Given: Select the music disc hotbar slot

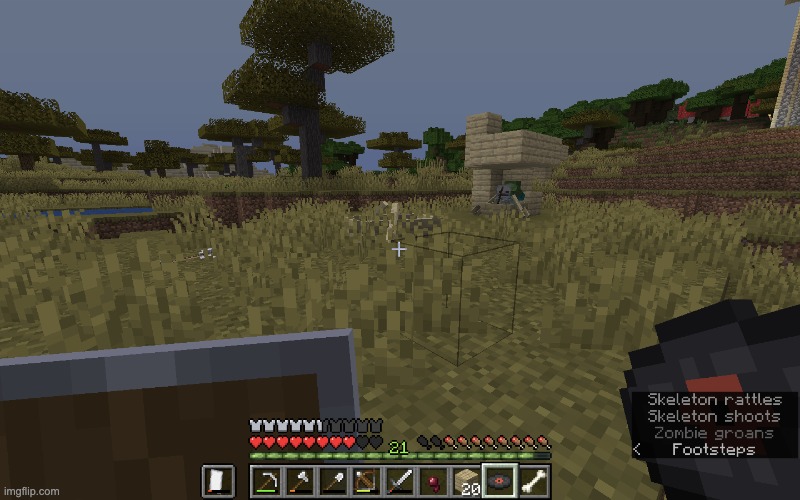Looking at the screenshot, I should tap(500, 482).
